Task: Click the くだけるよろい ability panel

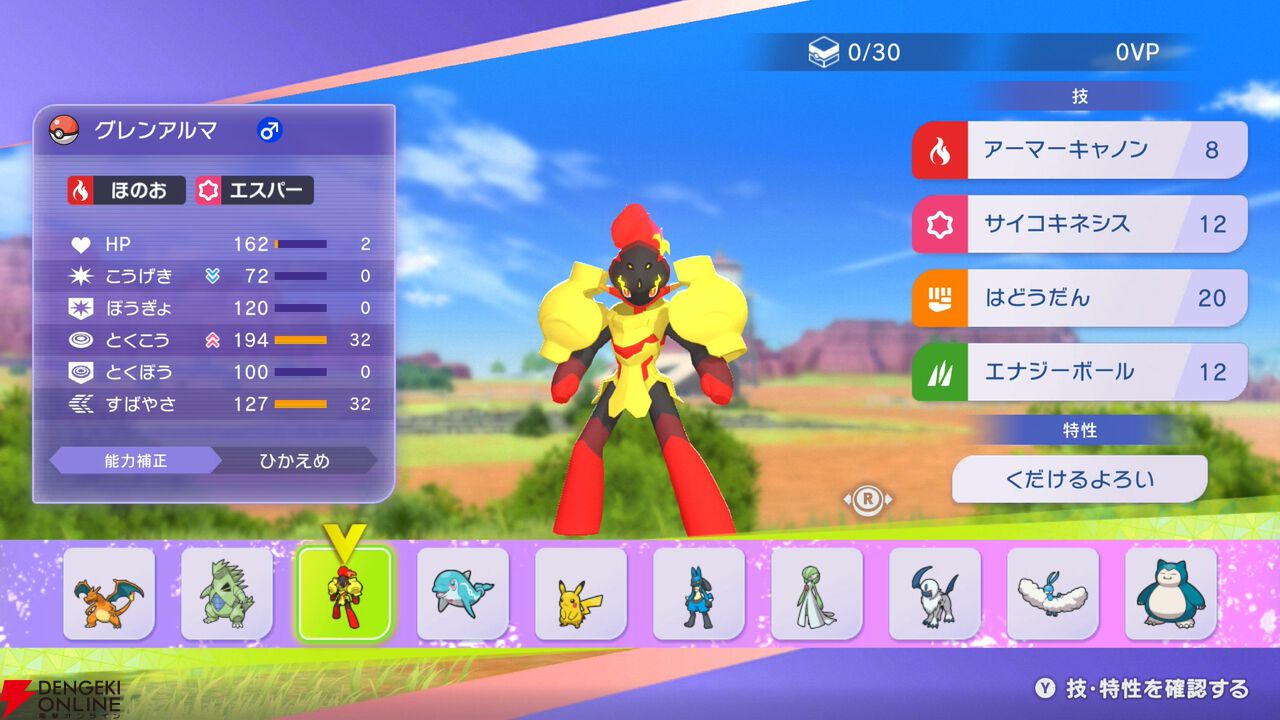Action: tap(1080, 478)
